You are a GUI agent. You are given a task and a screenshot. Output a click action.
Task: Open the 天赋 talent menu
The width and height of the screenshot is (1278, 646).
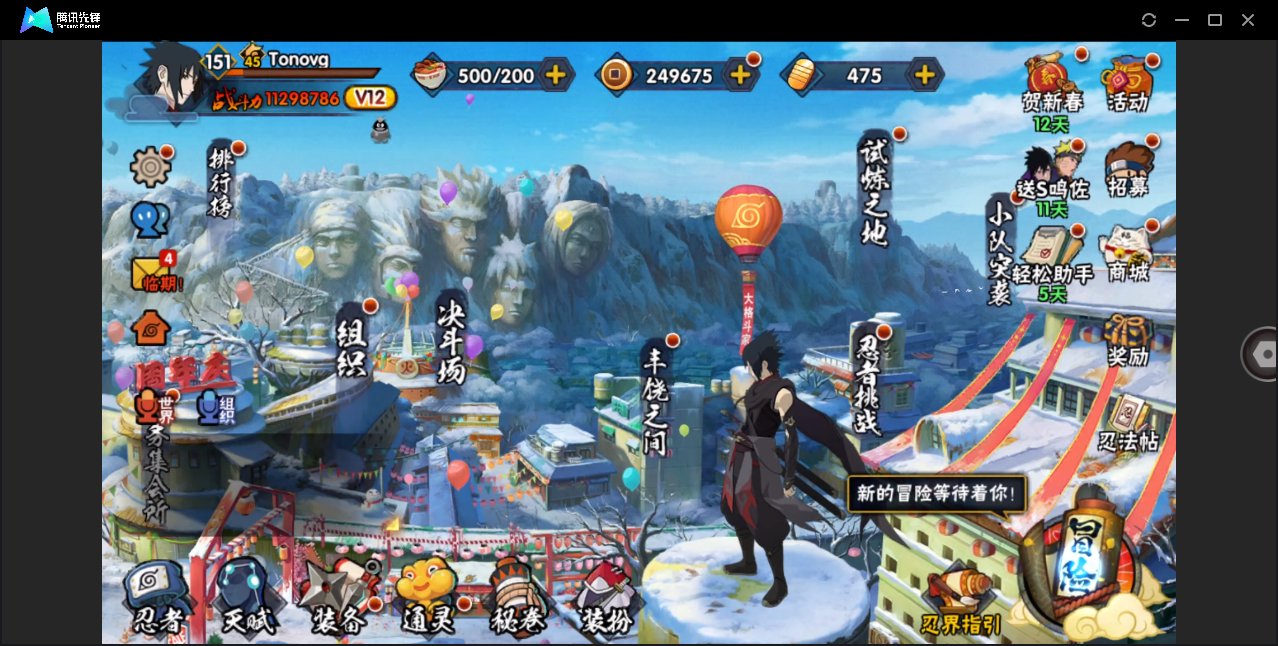tap(246, 597)
